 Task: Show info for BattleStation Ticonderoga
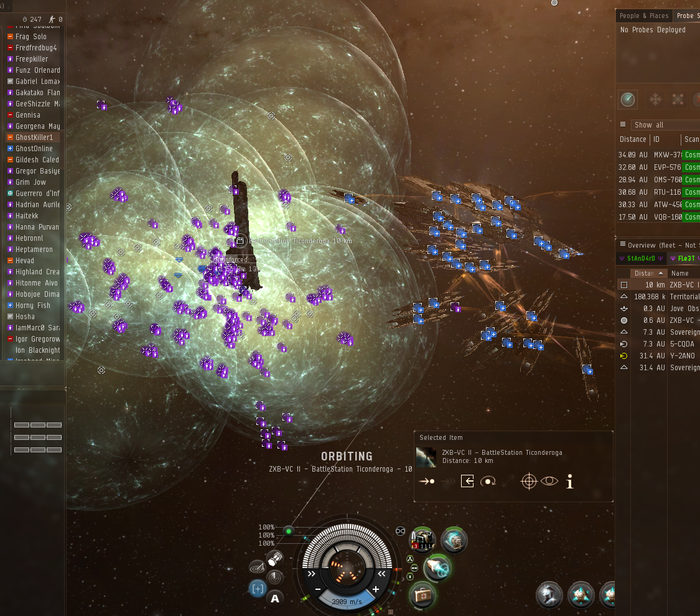pyautogui.click(x=570, y=482)
